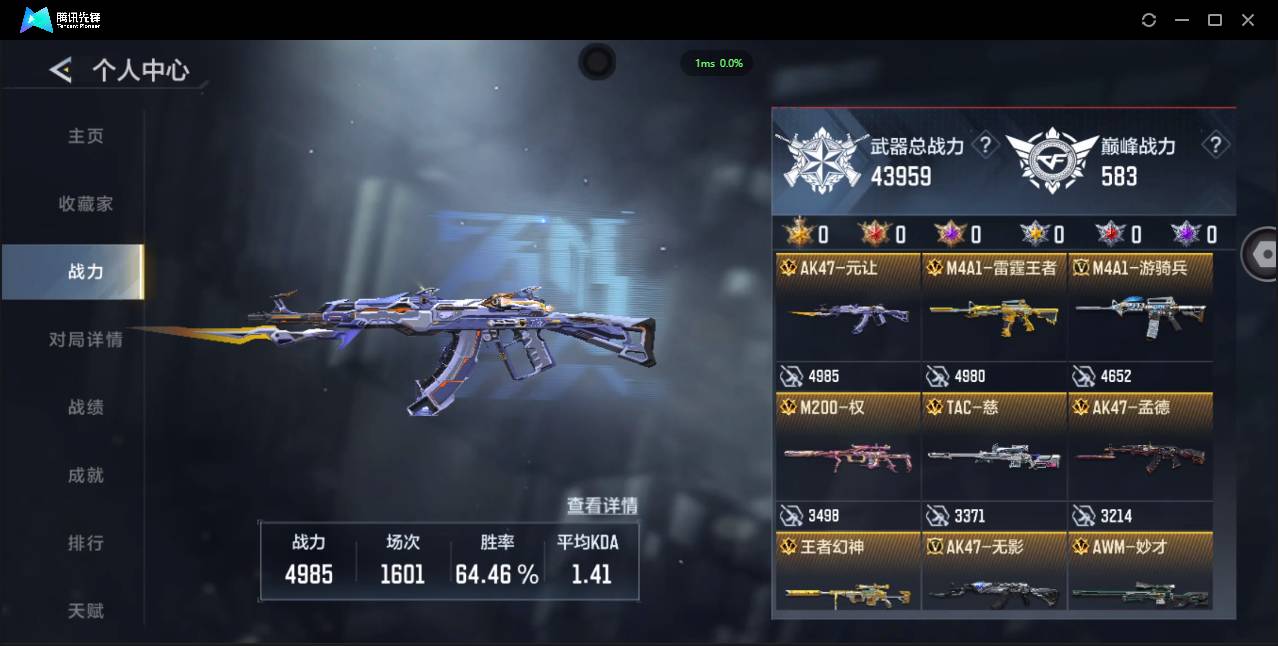Open the 收藏家 tab
This screenshot has height=646, width=1278.
[x=86, y=204]
